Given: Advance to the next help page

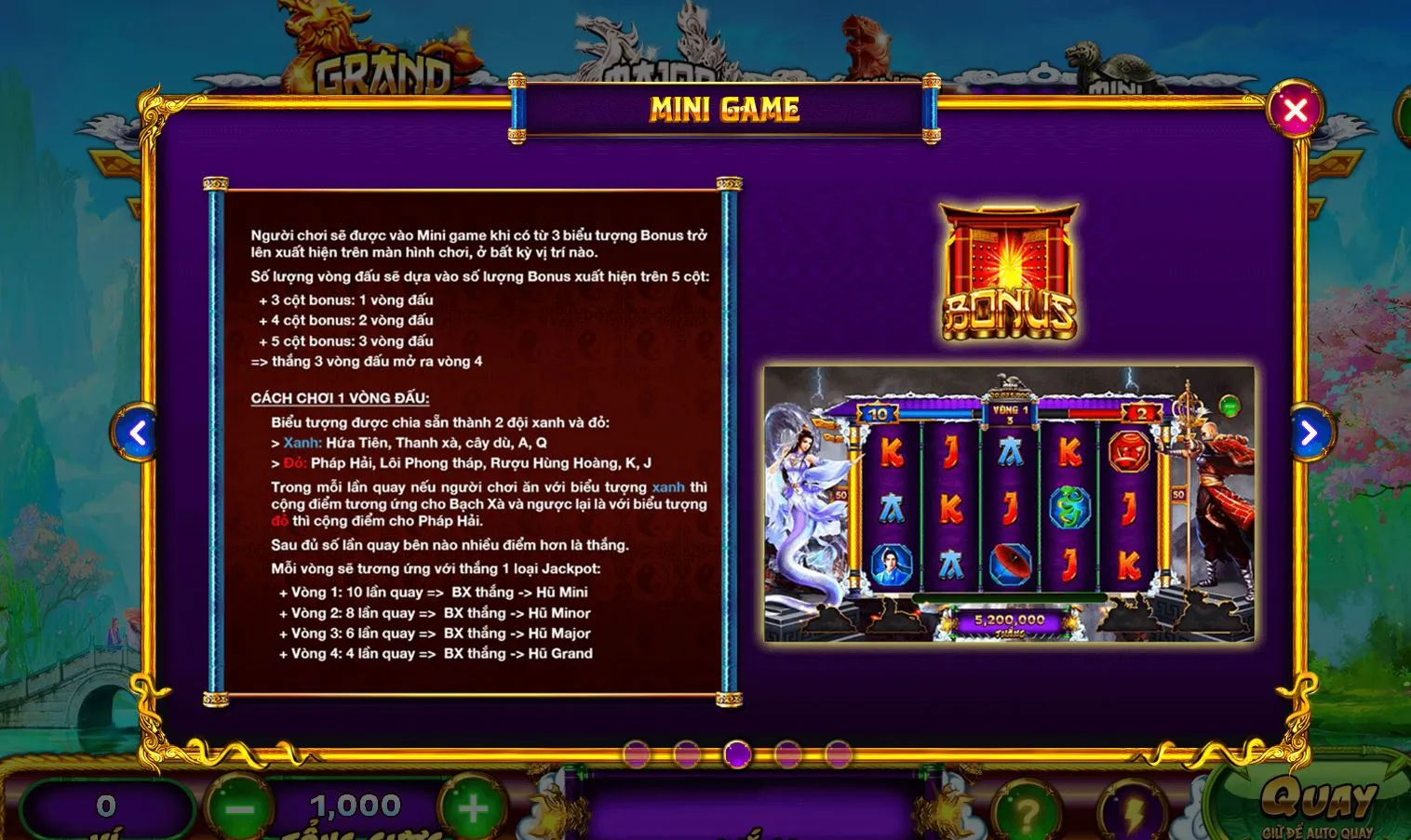Looking at the screenshot, I should 1308,433.
